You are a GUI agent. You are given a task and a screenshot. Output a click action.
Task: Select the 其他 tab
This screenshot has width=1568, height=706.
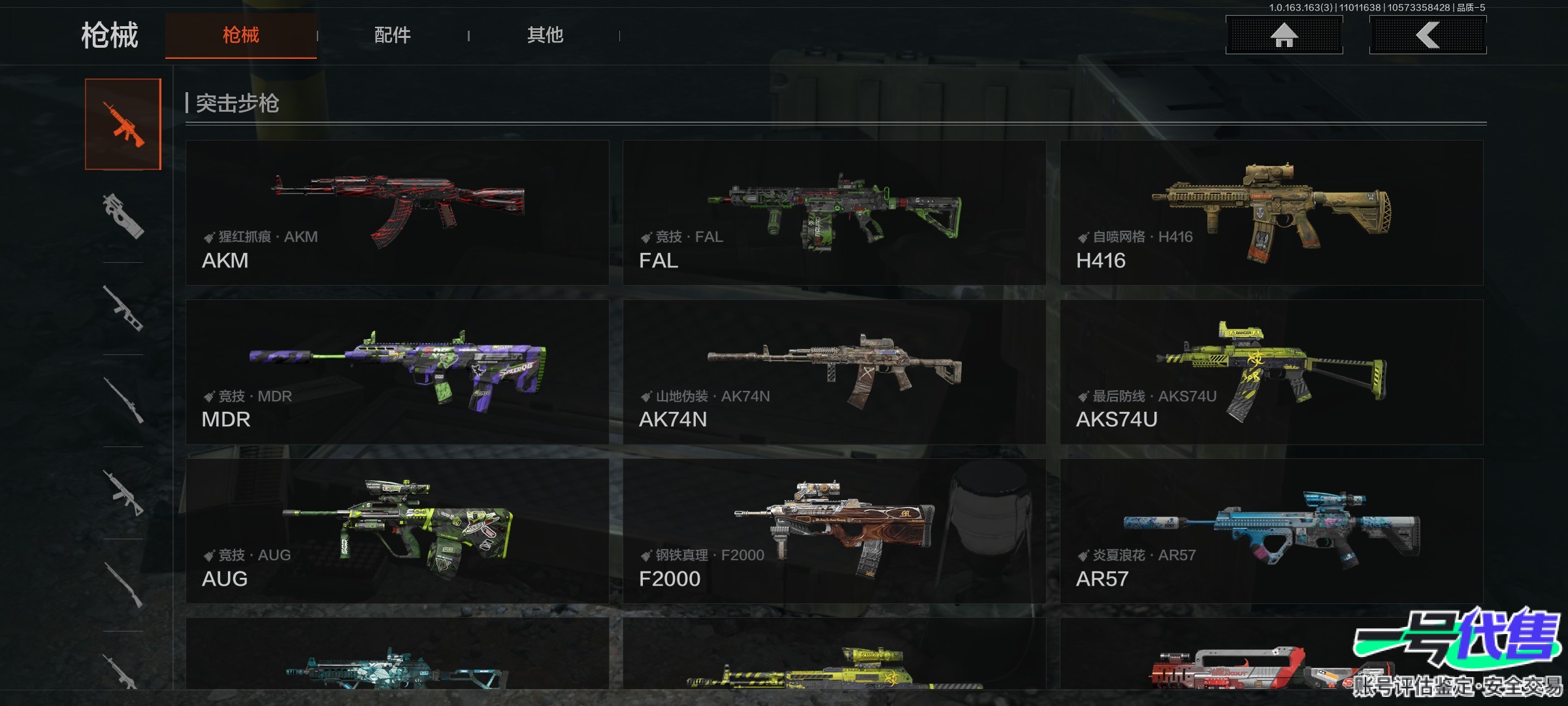coord(545,35)
